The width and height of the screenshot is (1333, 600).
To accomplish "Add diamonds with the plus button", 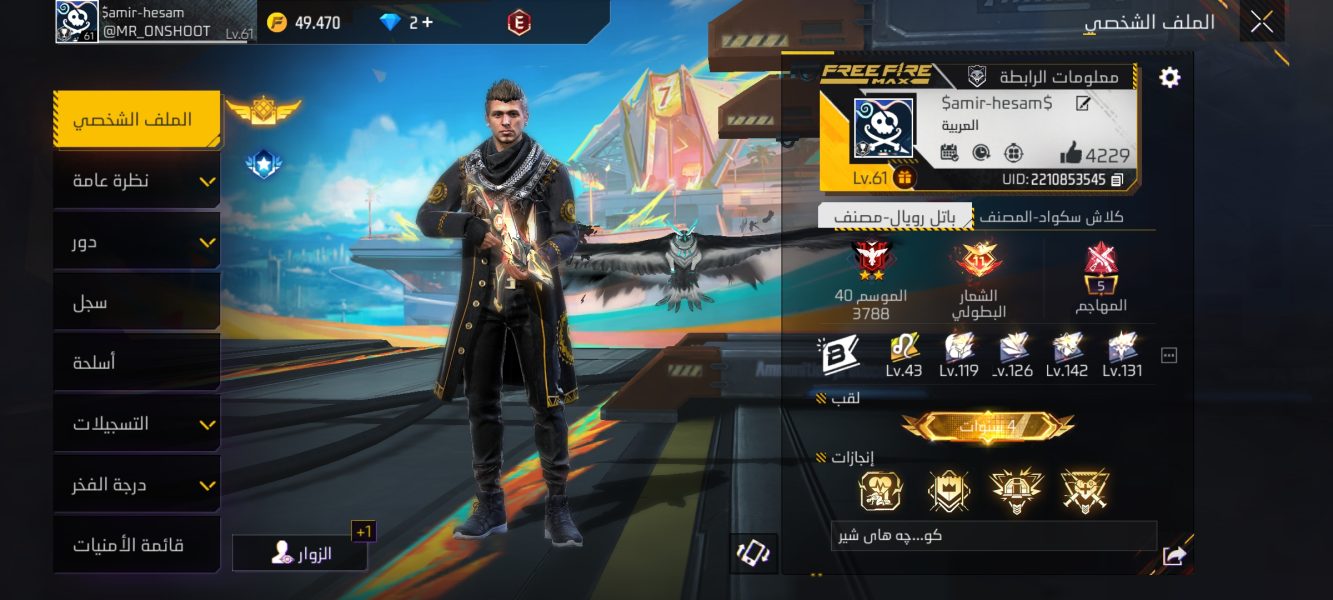I will [x=428, y=22].
